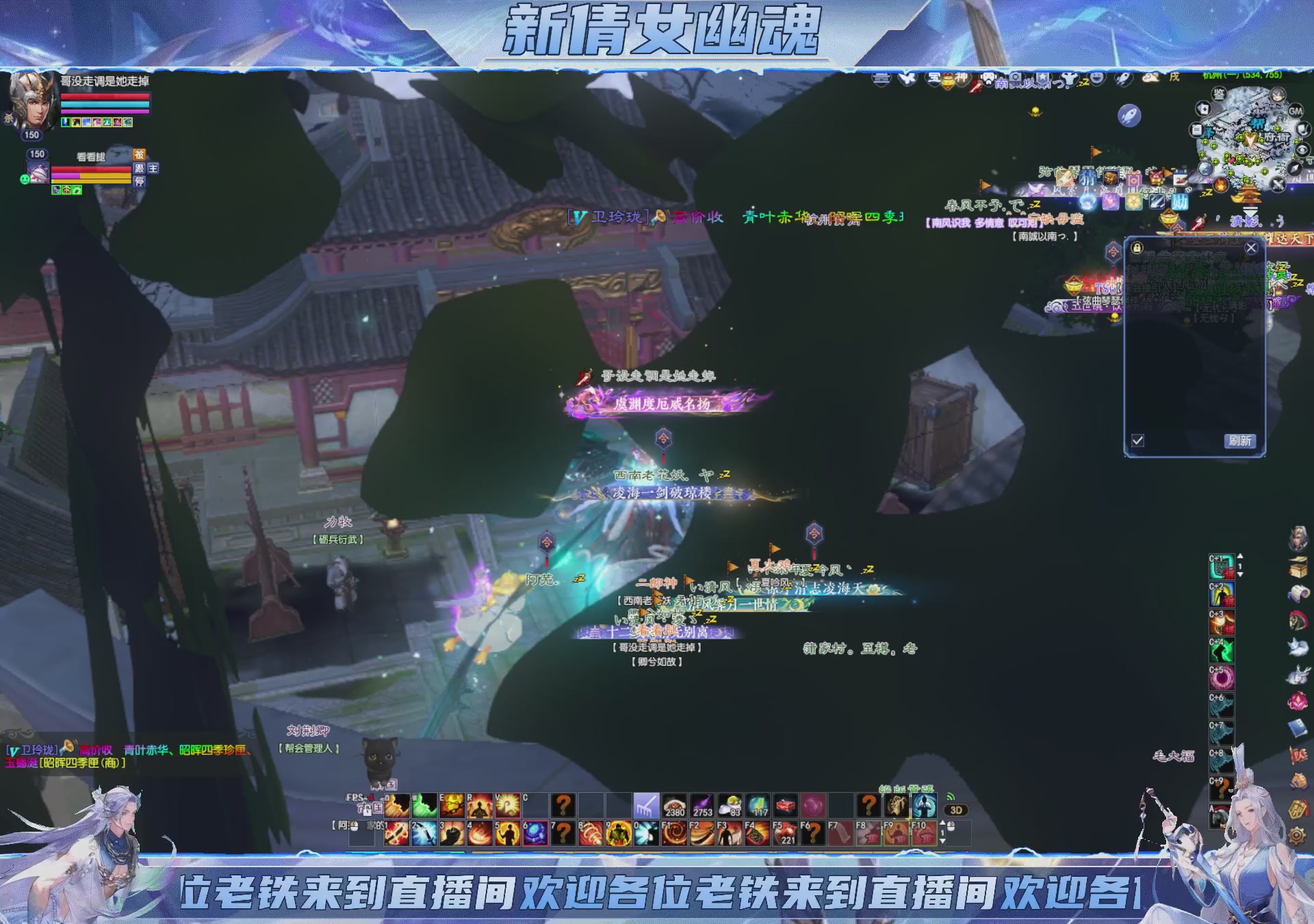Viewport: 1314px width, 924px height.
Task: Use the food item showing count 2380
Action: coord(676,806)
